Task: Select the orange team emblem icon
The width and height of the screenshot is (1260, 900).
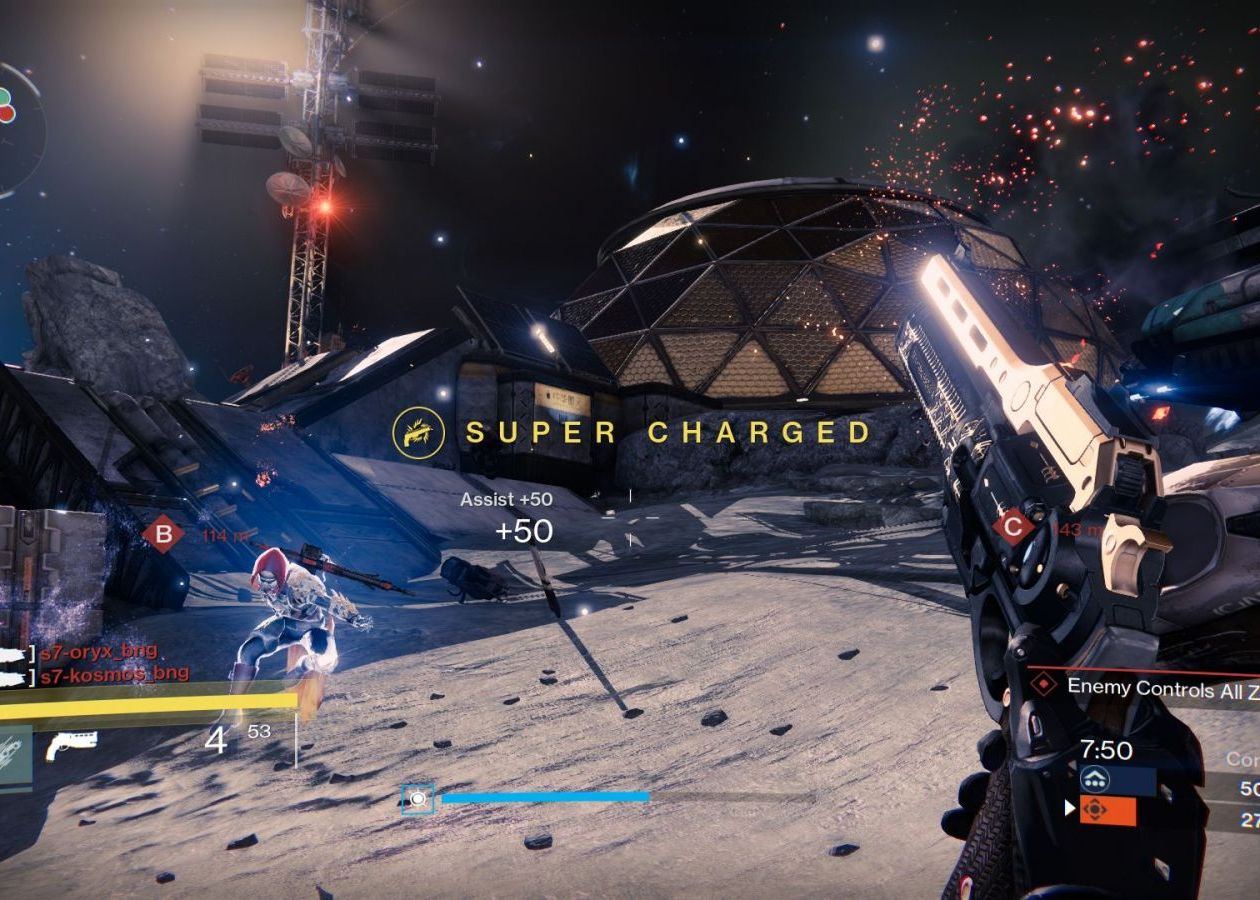Action: click(x=1094, y=810)
